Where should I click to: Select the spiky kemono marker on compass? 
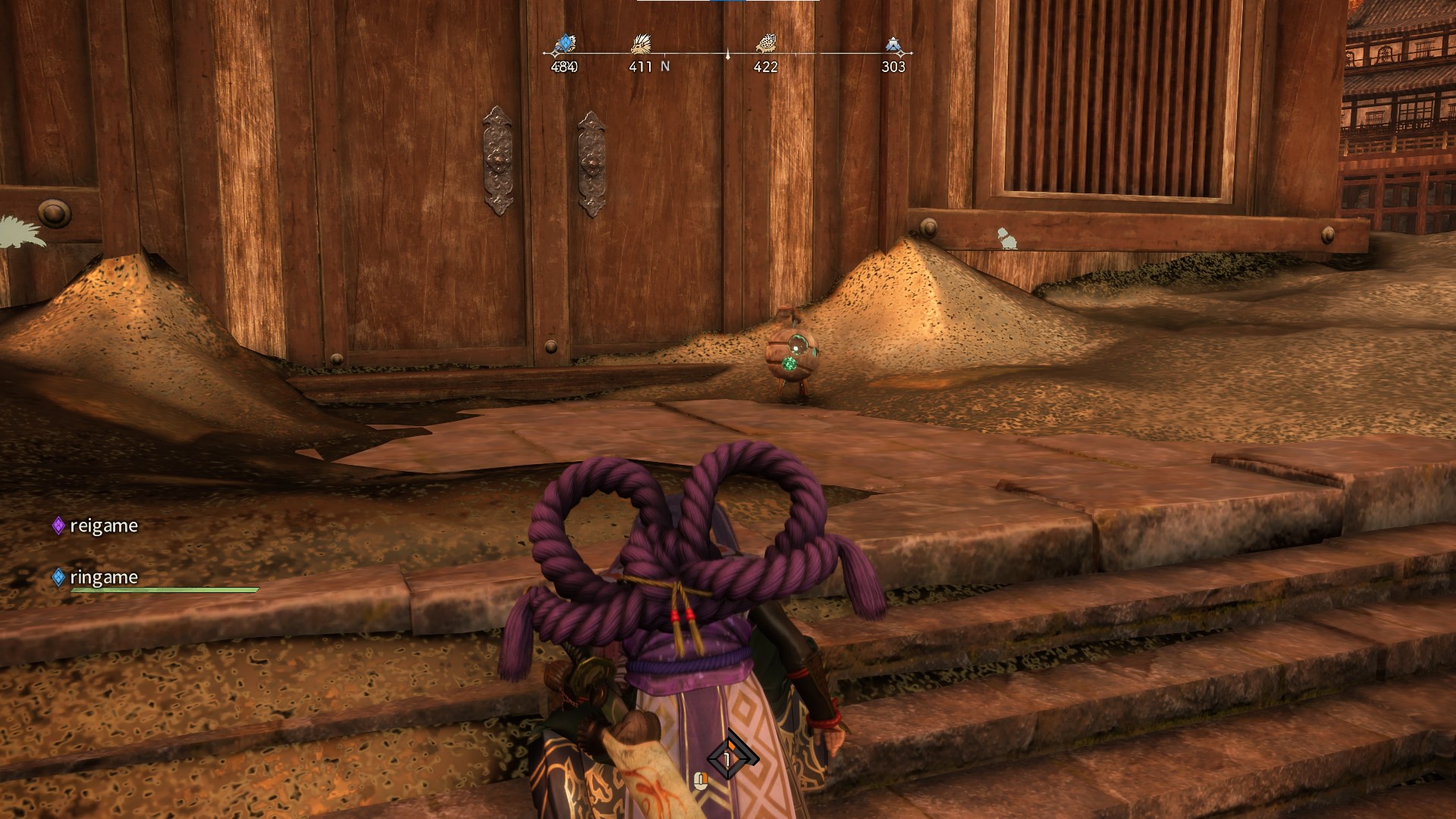[x=641, y=45]
